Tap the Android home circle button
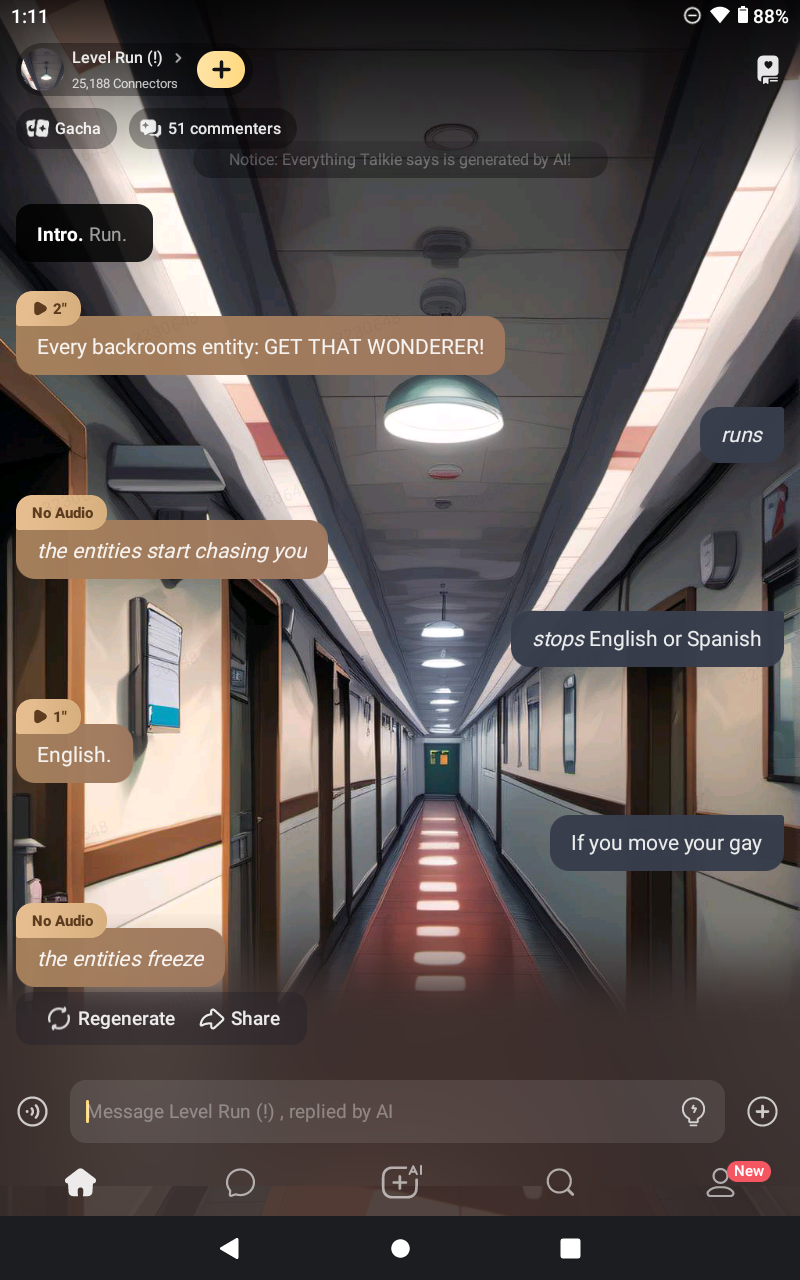The height and width of the screenshot is (1280, 800). [x=400, y=1248]
